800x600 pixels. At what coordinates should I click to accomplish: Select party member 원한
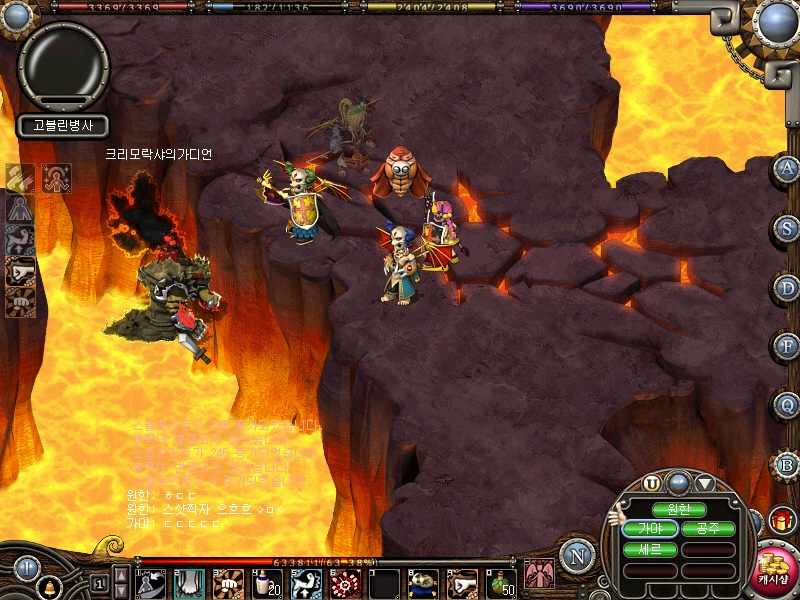point(679,509)
